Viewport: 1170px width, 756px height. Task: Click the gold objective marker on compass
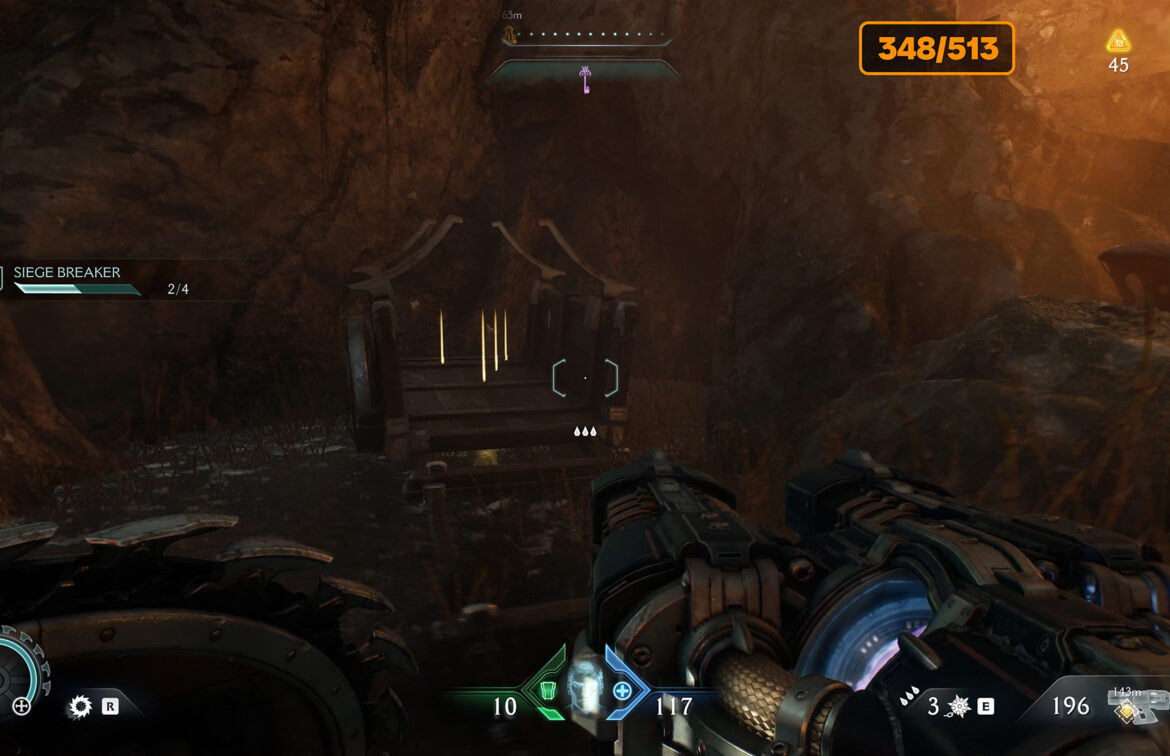pyautogui.click(x=510, y=37)
